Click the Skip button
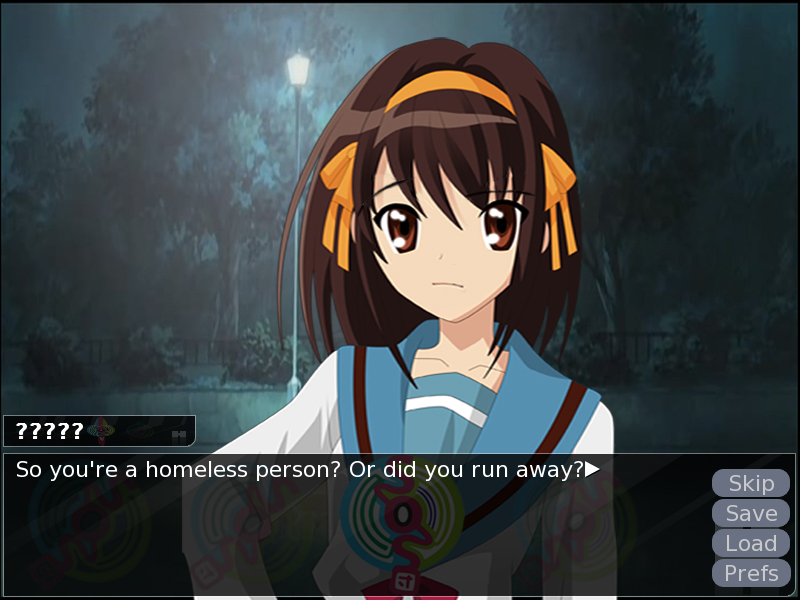800x600 pixels. pos(751,483)
